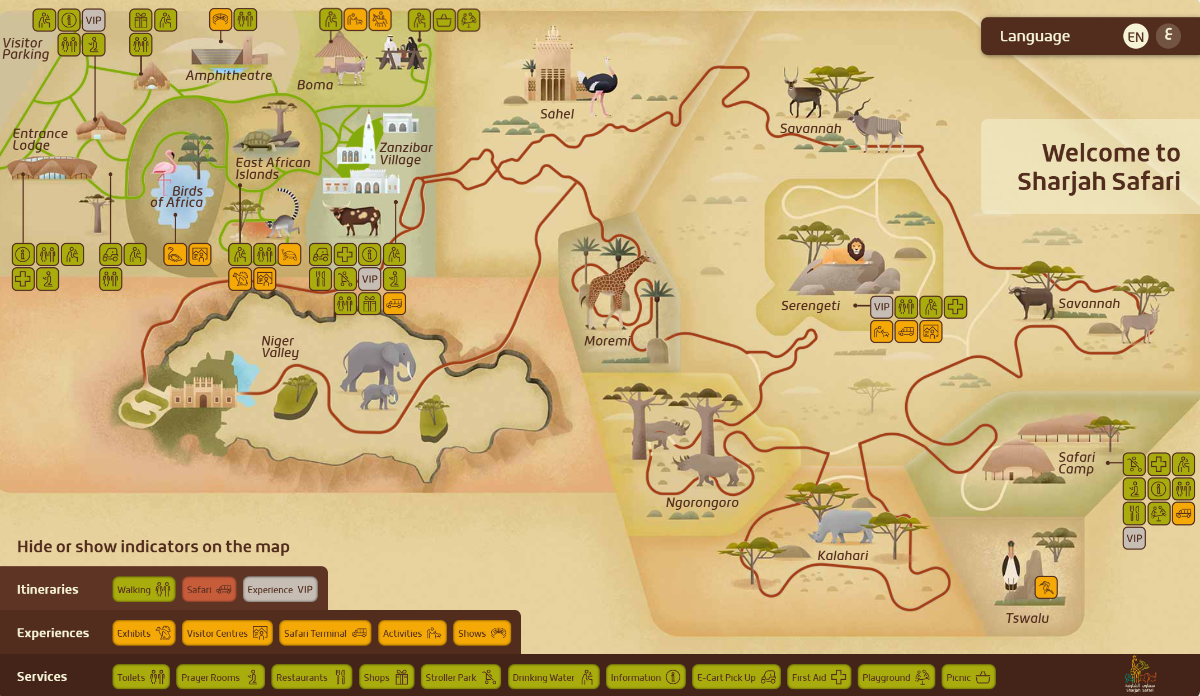Toggle the Shows experience filter

(483, 633)
